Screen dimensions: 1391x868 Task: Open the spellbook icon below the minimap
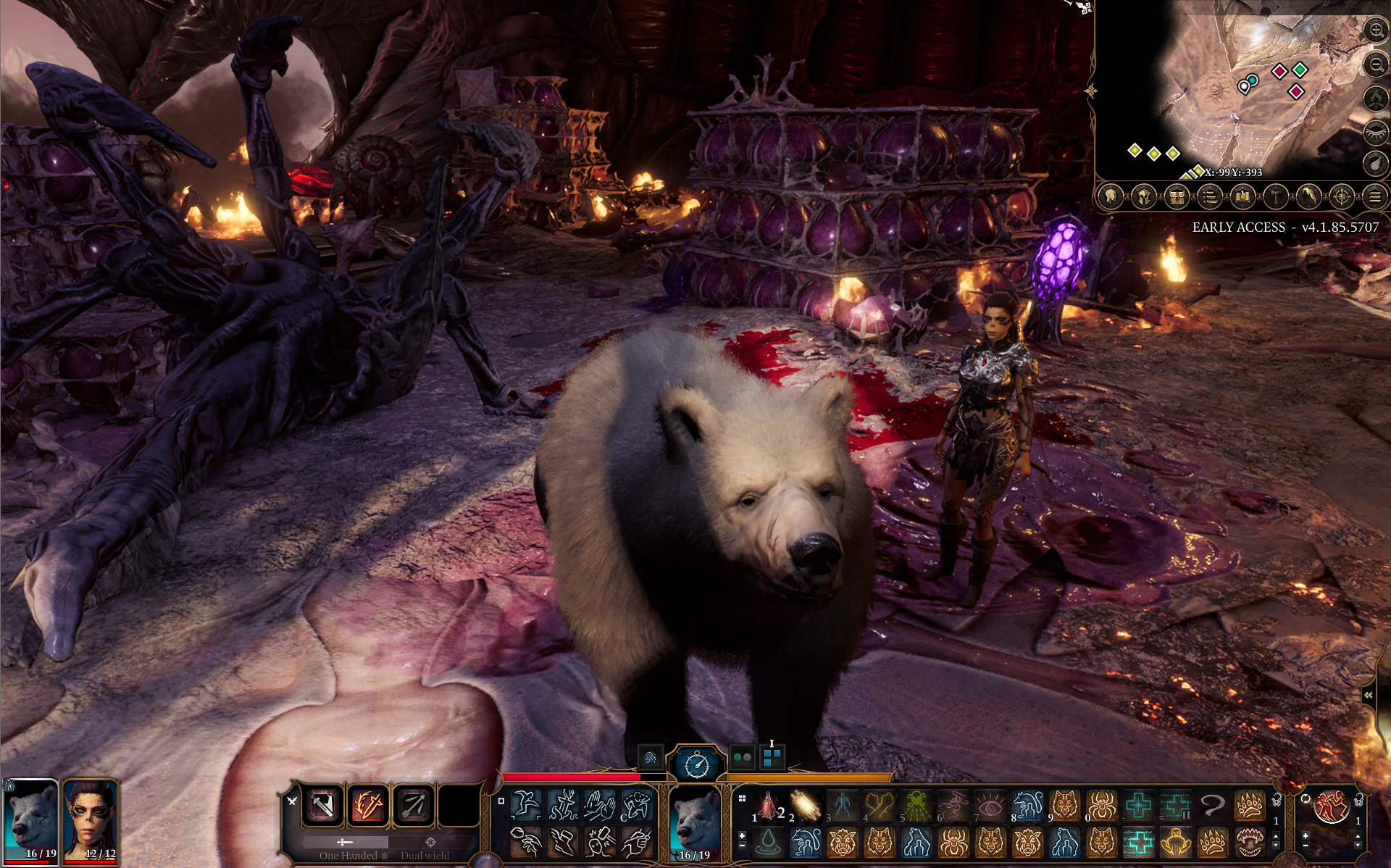(x=1242, y=196)
